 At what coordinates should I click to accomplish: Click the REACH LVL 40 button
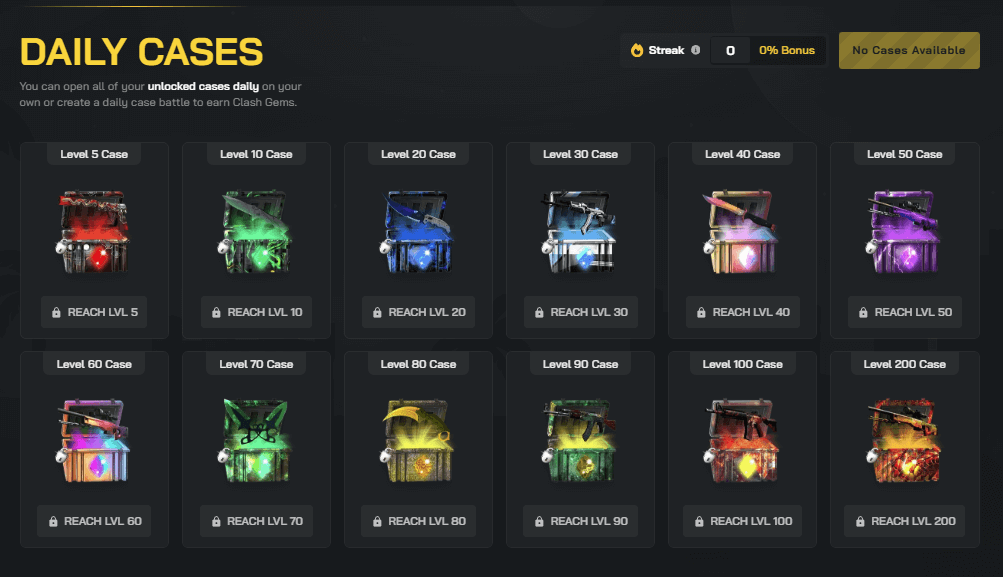click(x=742, y=312)
